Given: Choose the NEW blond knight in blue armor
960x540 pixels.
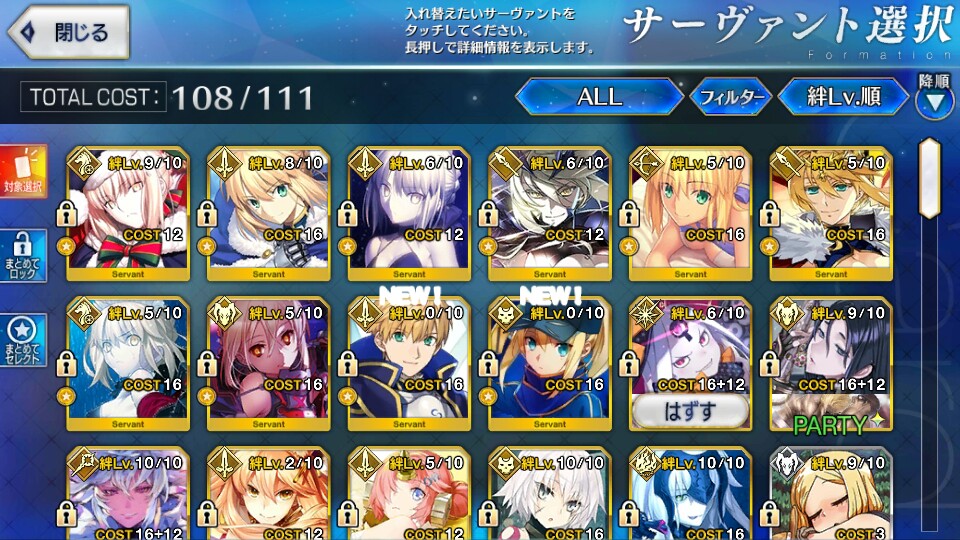Looking at the screenshot, I should tap(408, 365).
